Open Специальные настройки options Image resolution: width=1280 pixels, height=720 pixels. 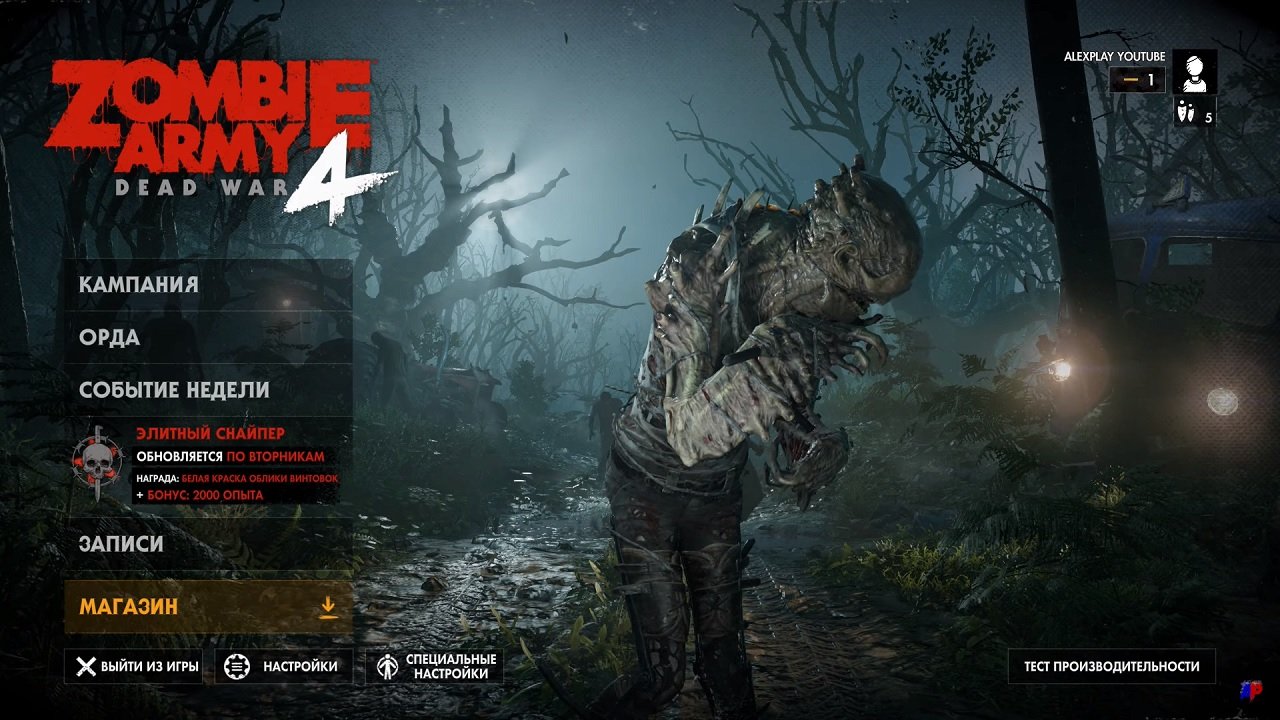pos(448,664)
